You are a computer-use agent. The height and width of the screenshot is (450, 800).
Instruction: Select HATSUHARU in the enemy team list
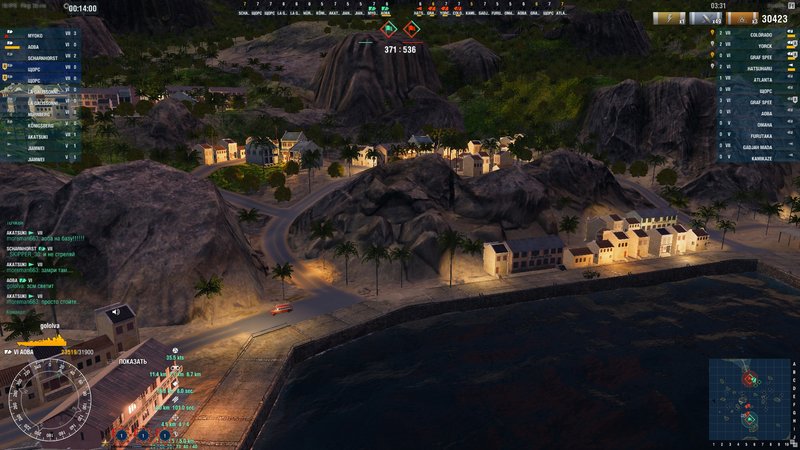point(762,67)
